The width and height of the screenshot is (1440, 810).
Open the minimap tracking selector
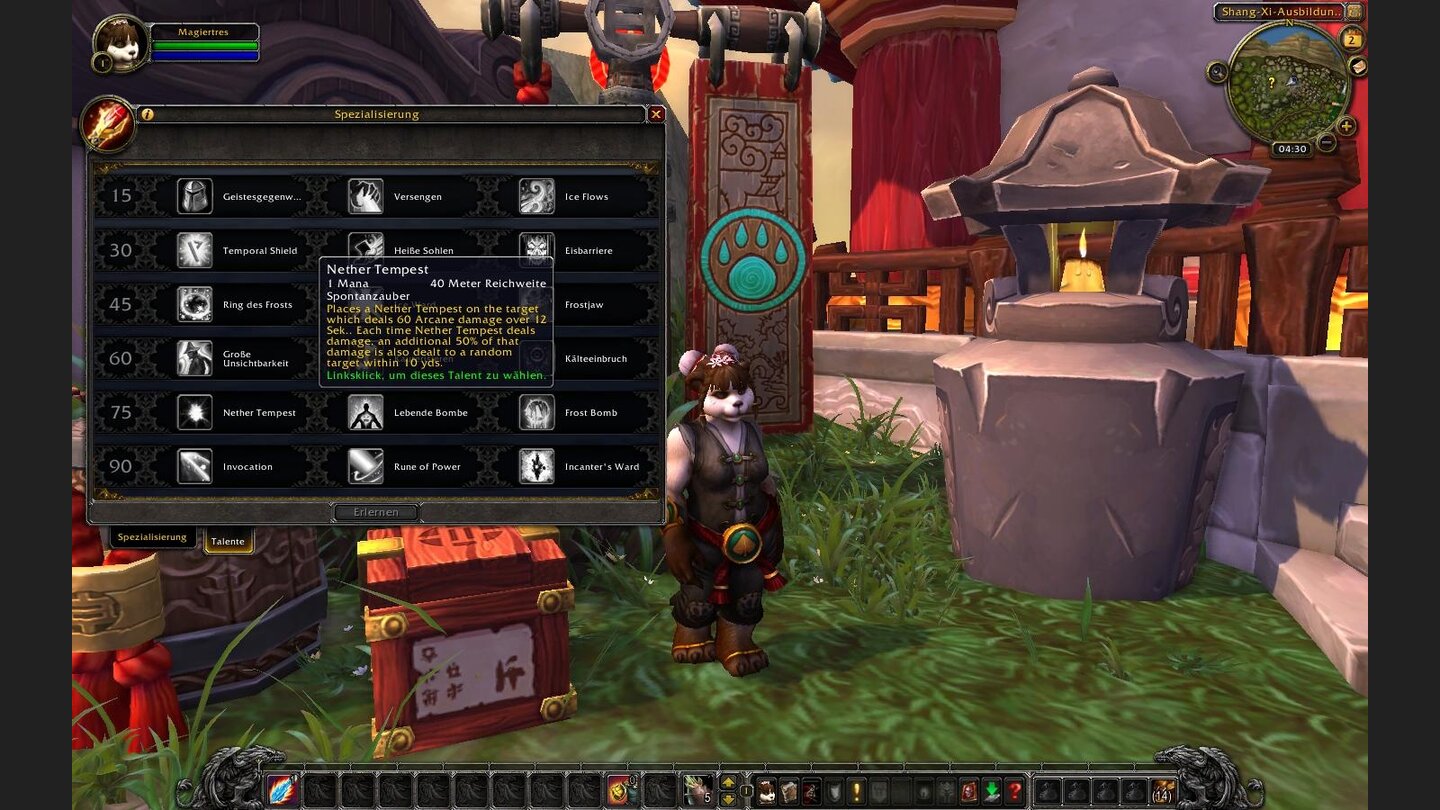tap(1216, 71)
